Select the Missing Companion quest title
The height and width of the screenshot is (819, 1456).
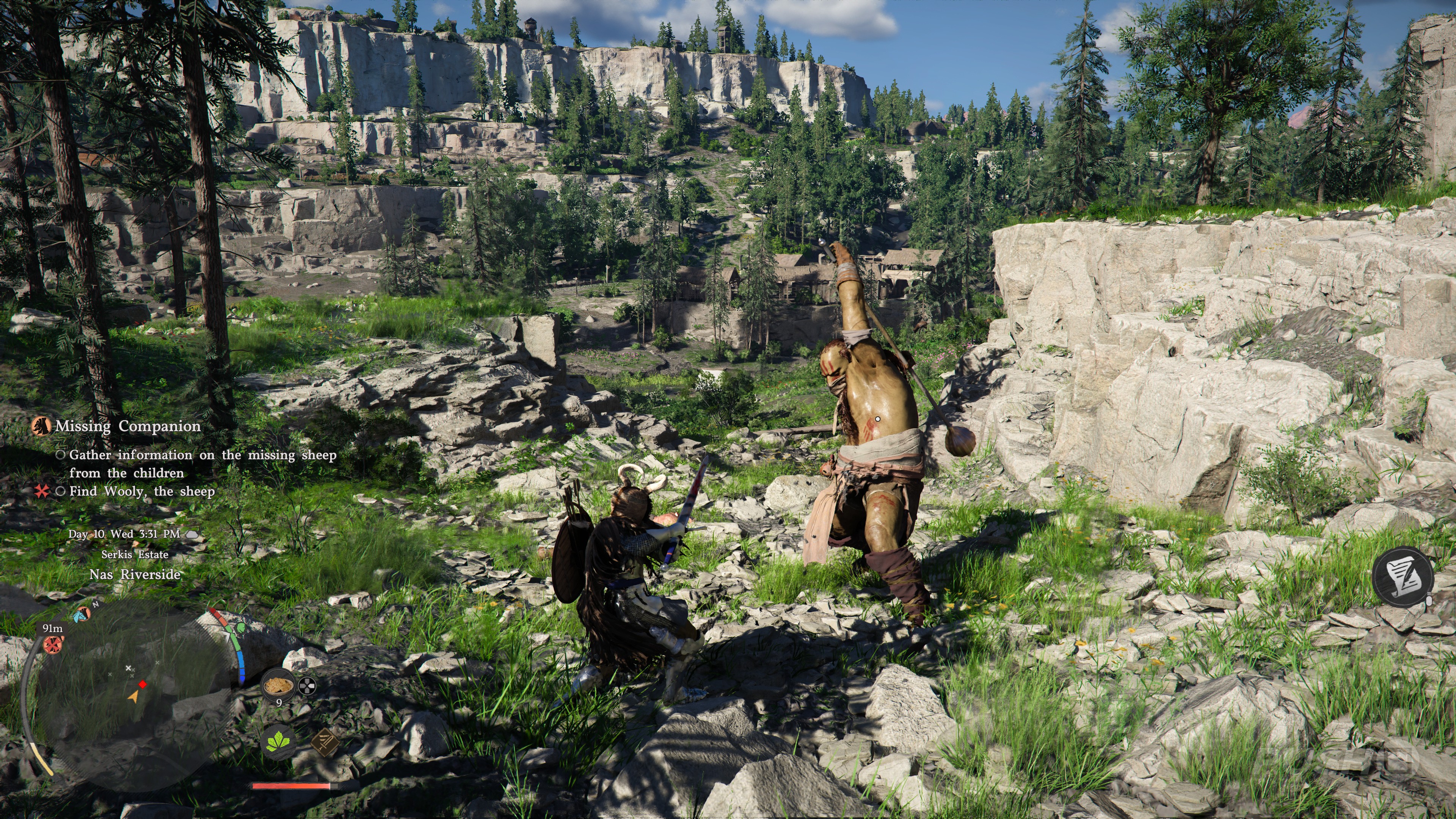128,426
